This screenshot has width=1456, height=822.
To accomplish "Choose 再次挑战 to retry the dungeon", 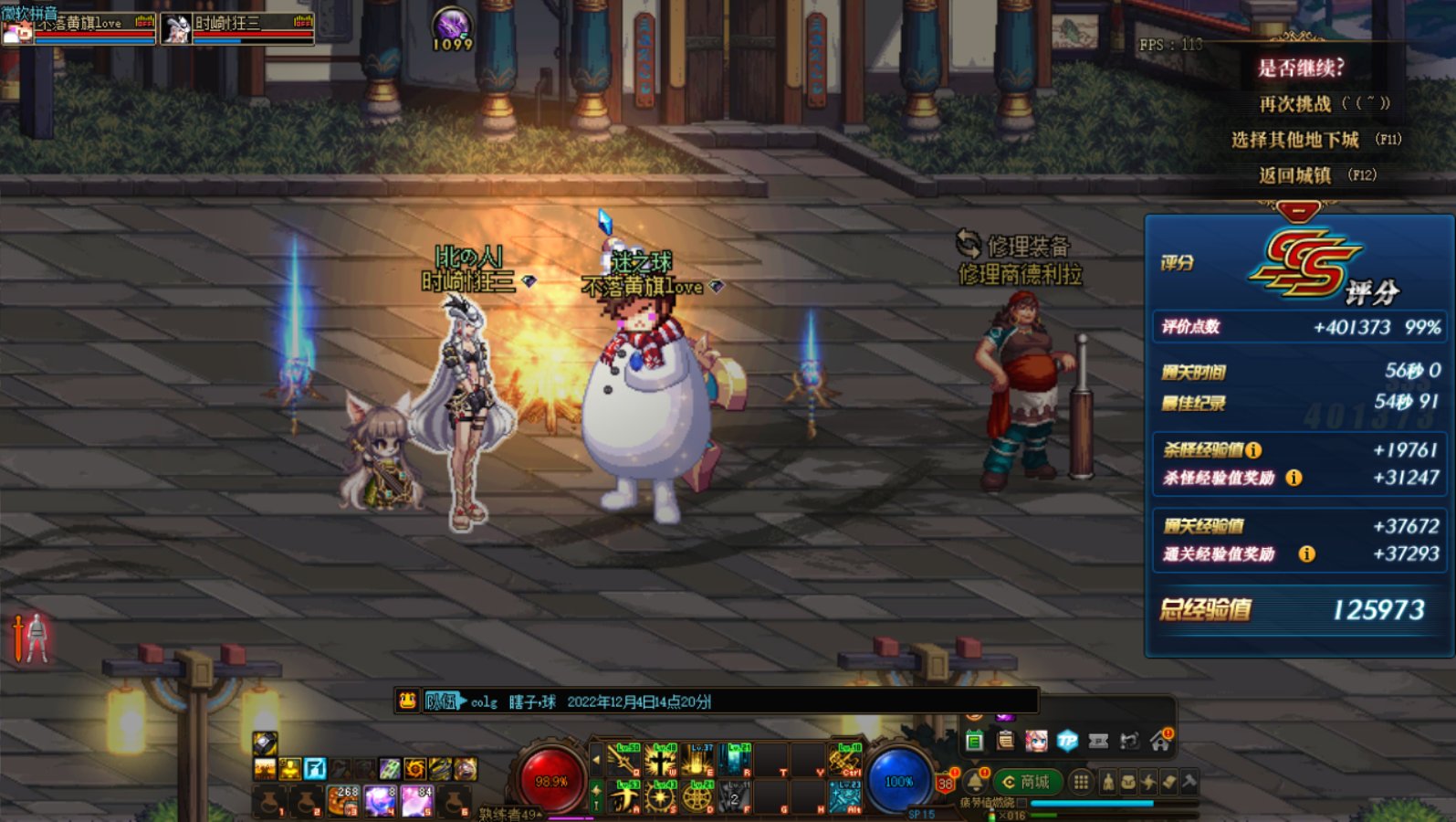I will (1295, 104).
